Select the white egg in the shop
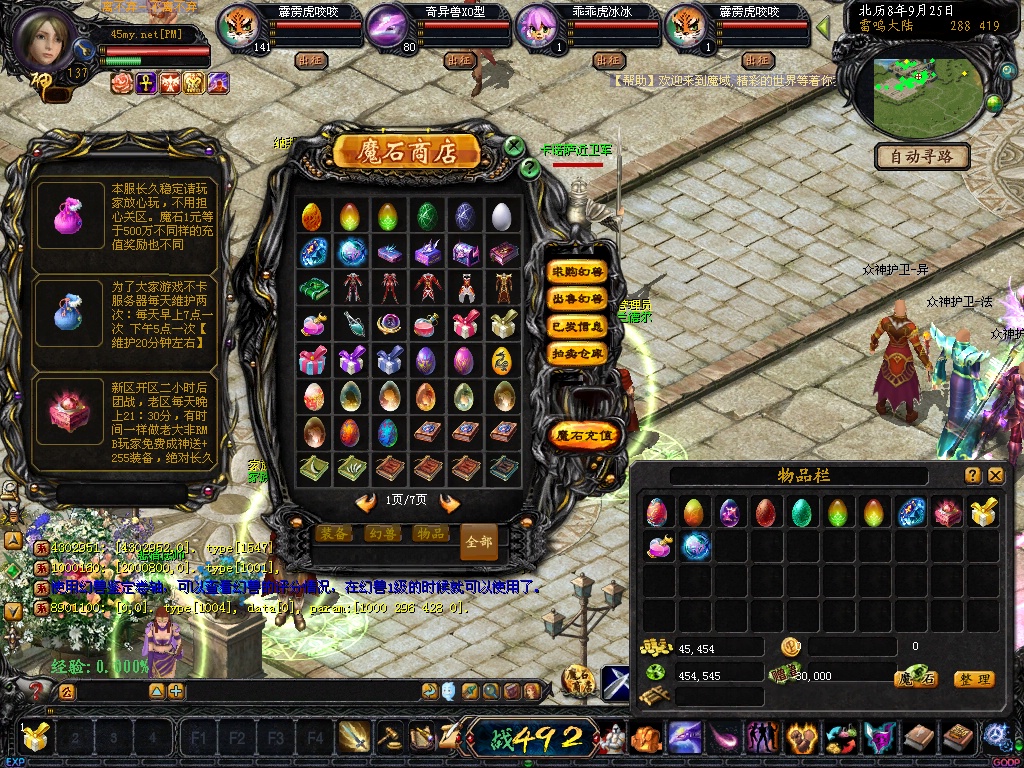The height and width of the screenshot is (768, 1024). click(503, 216)
